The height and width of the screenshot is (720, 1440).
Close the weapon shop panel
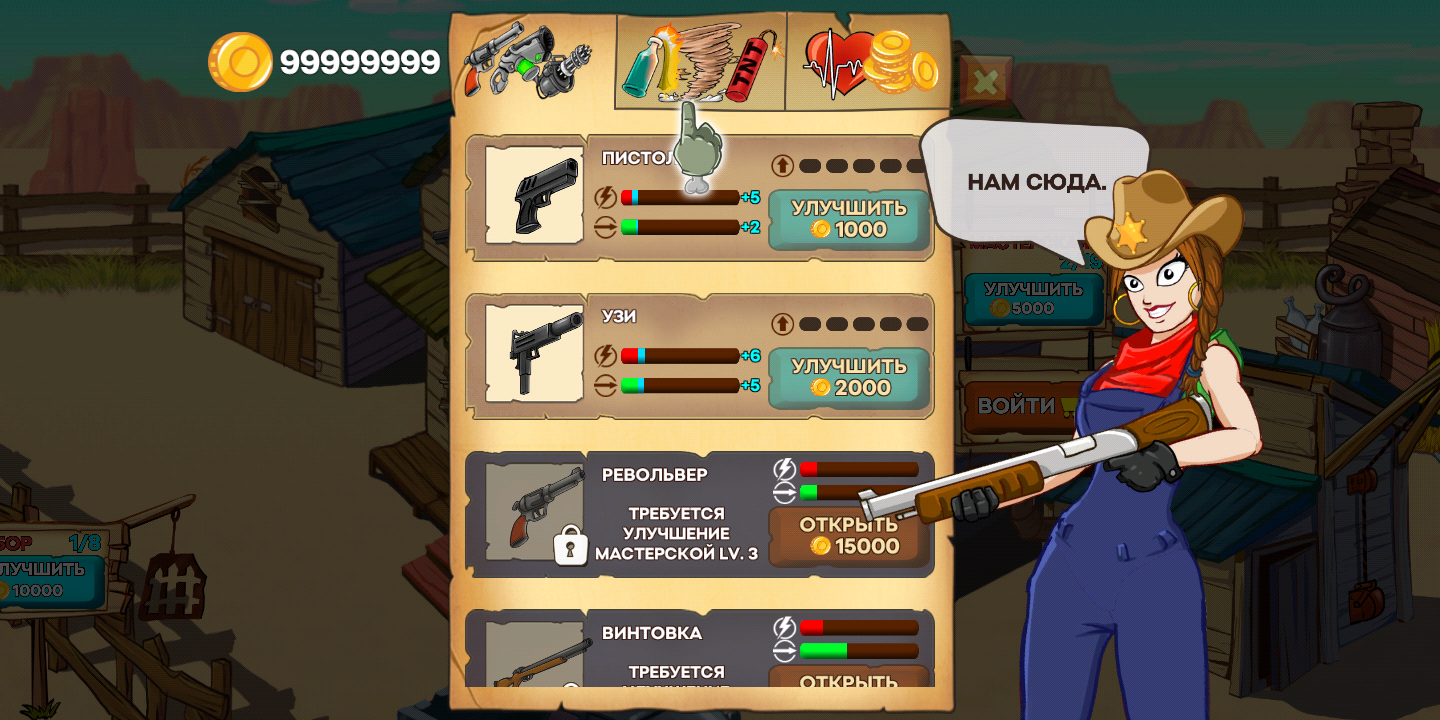coord(985,82)
